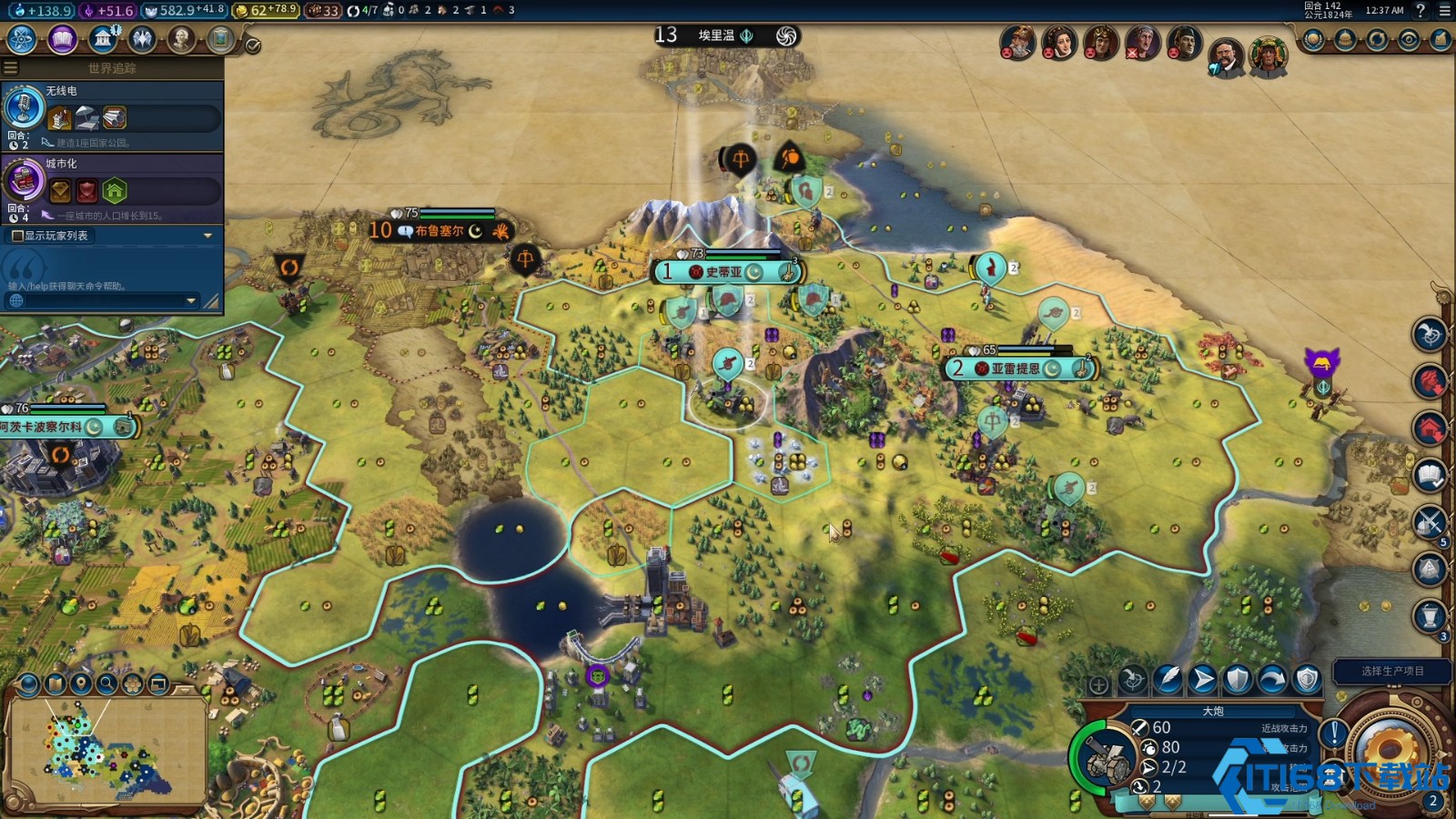Toggle the 显示玩家列表 checkbox
This screenshot has width=1456, height=819.
point(17,236)
